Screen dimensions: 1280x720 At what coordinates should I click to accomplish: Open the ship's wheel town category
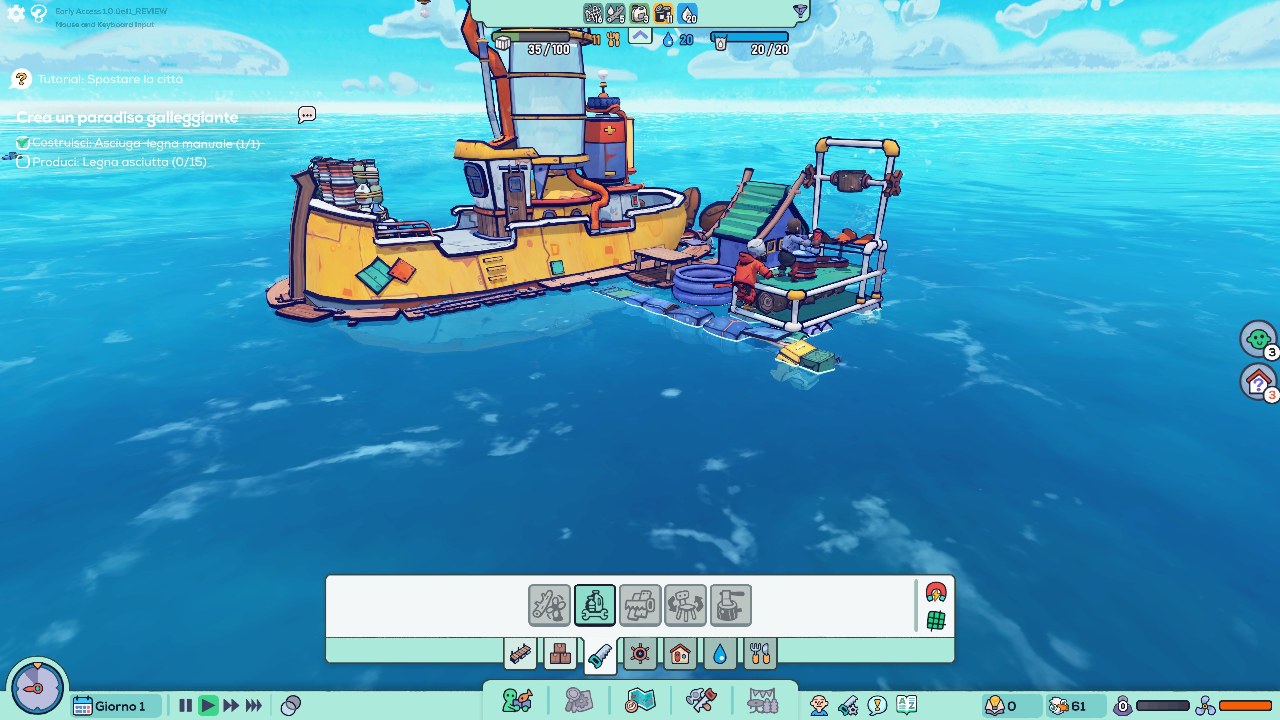[639, 653]
